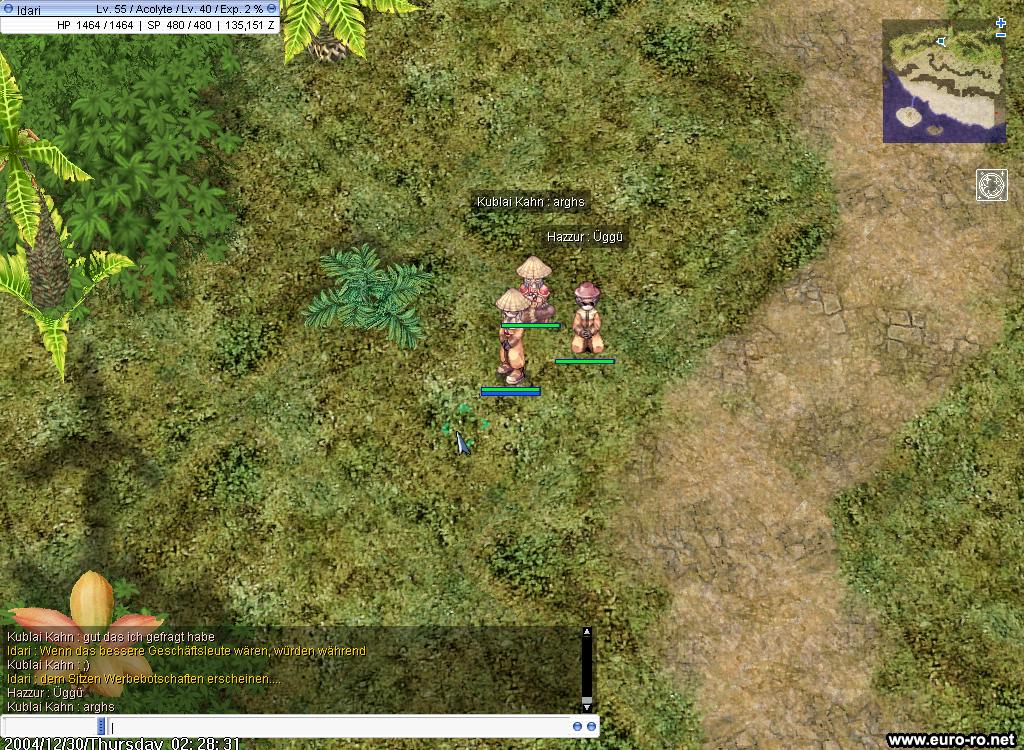Activate the magic circle skill icon
This screenshot has width=1024, height=750.
(992, 185)
